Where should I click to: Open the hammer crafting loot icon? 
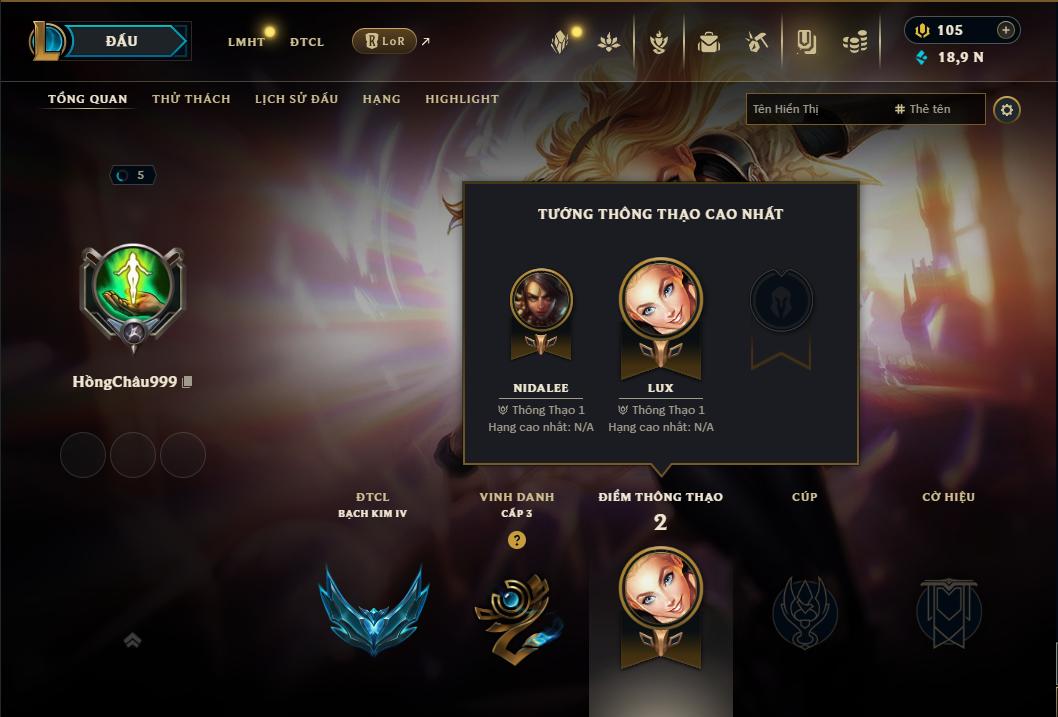tap(757, 42)
